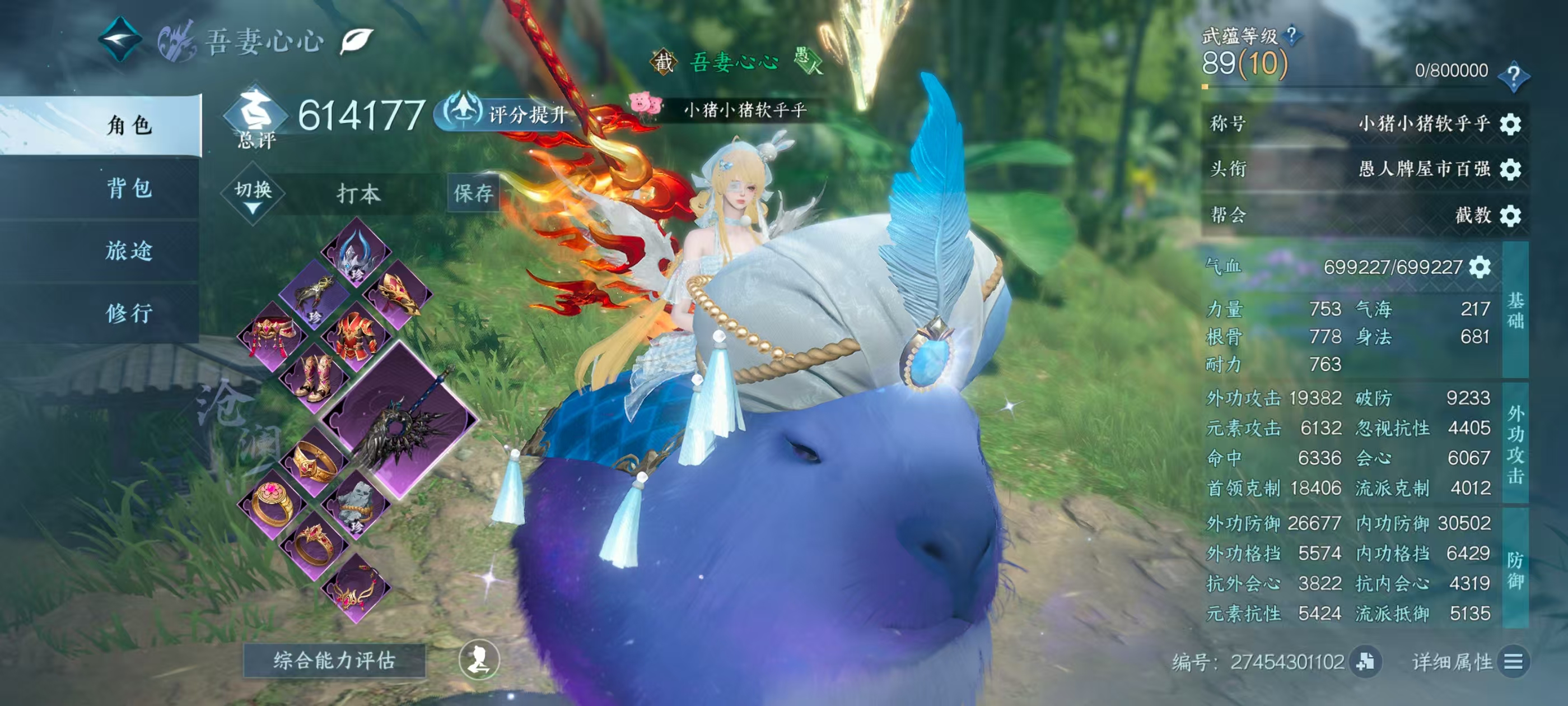Switch to the 角色 tab
The height and width of the screenshot is (706, 1568).
pos(128,125)
